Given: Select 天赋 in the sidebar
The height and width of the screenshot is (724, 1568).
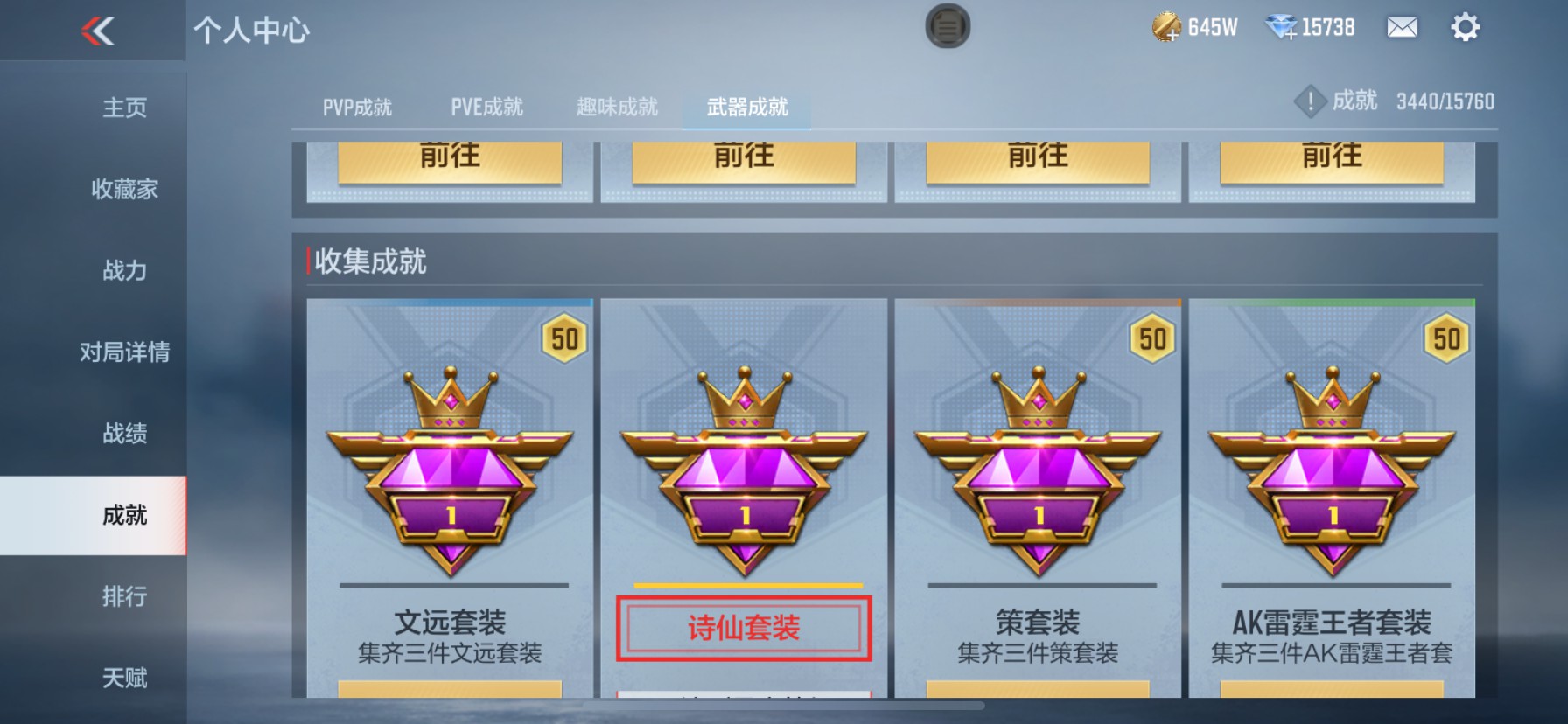Looking at the screenshot, I should point(122,678).
